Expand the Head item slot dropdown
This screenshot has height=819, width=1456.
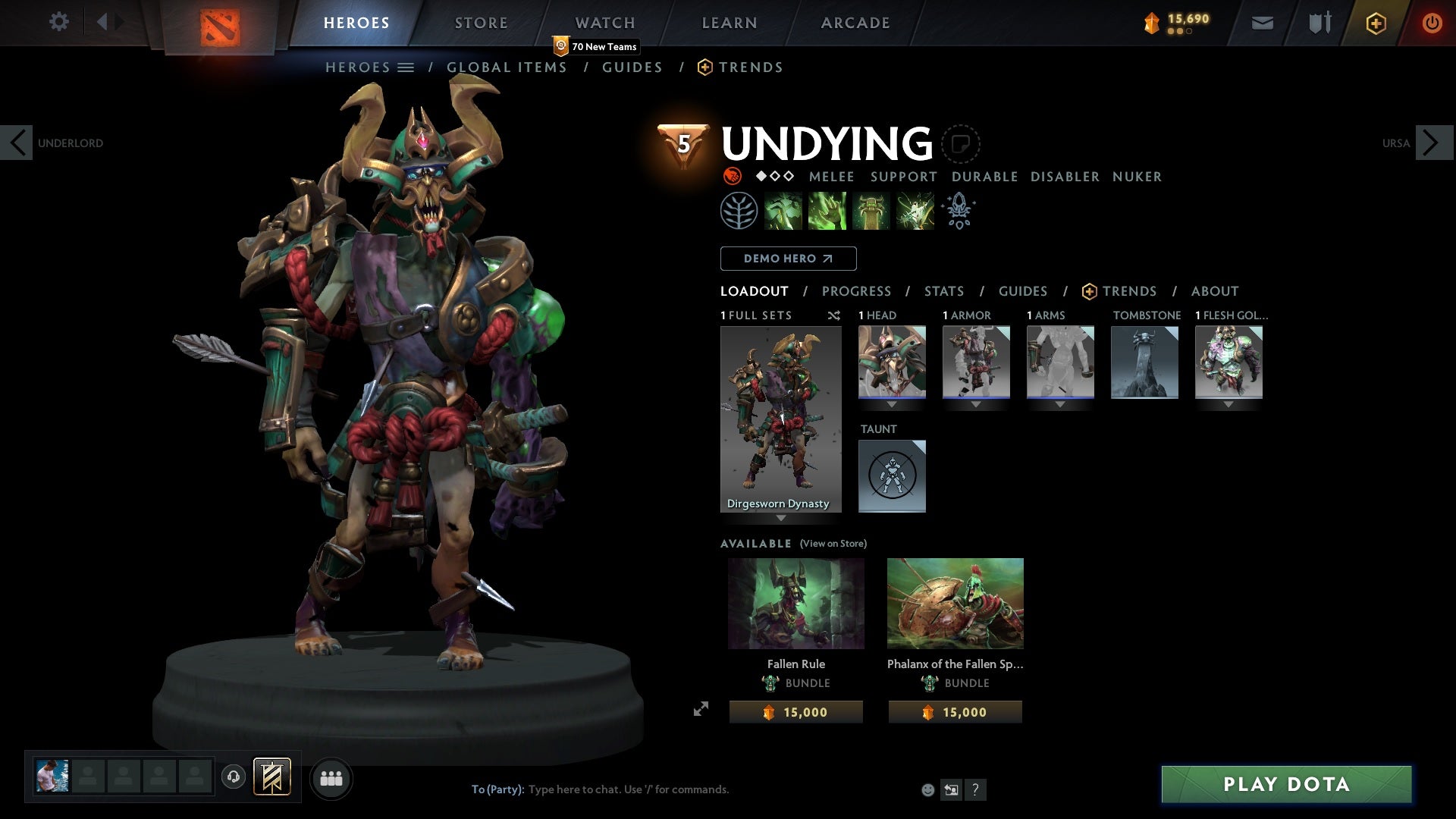tap(893, 404)
